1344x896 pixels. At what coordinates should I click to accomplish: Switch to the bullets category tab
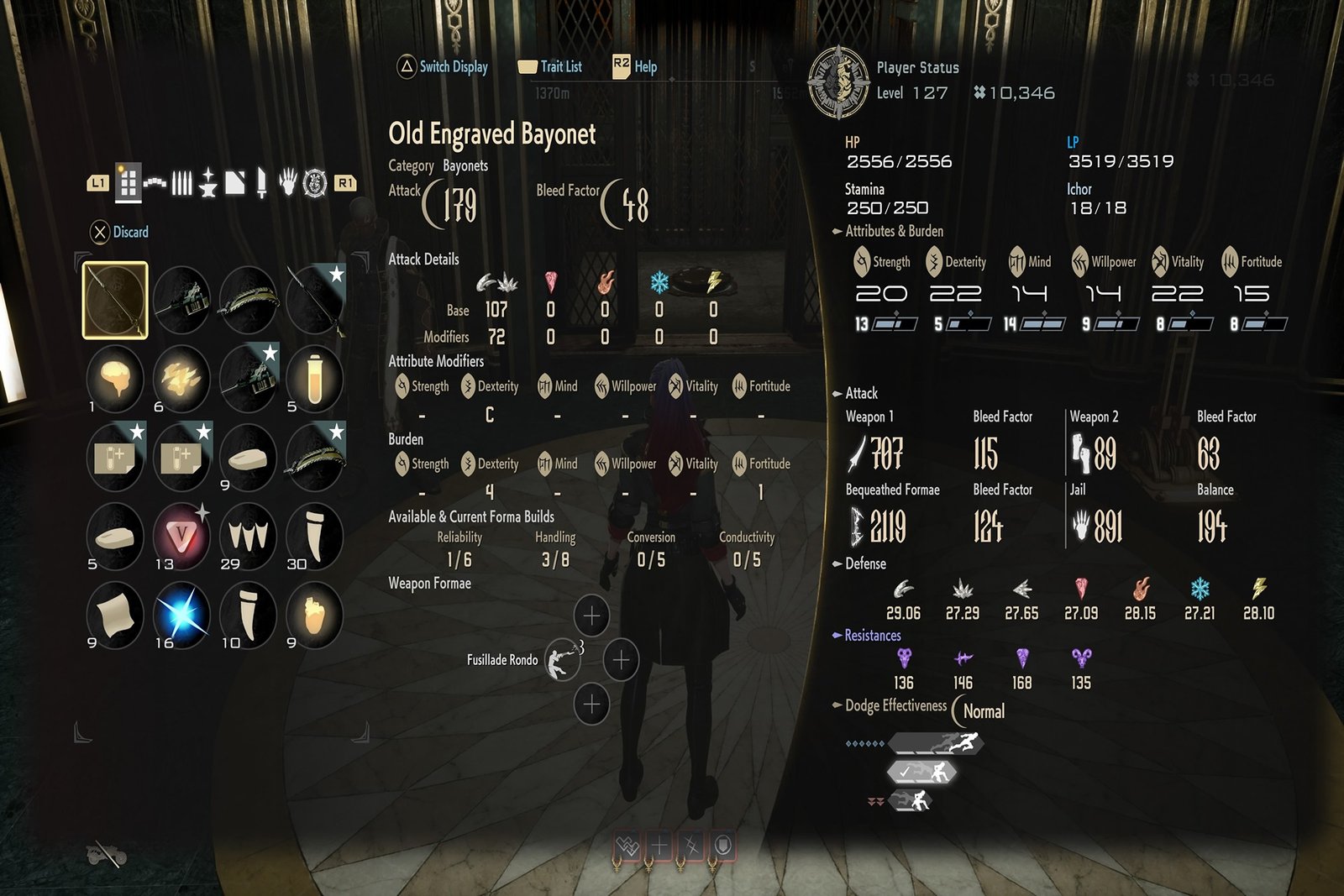tap(181, 182)
